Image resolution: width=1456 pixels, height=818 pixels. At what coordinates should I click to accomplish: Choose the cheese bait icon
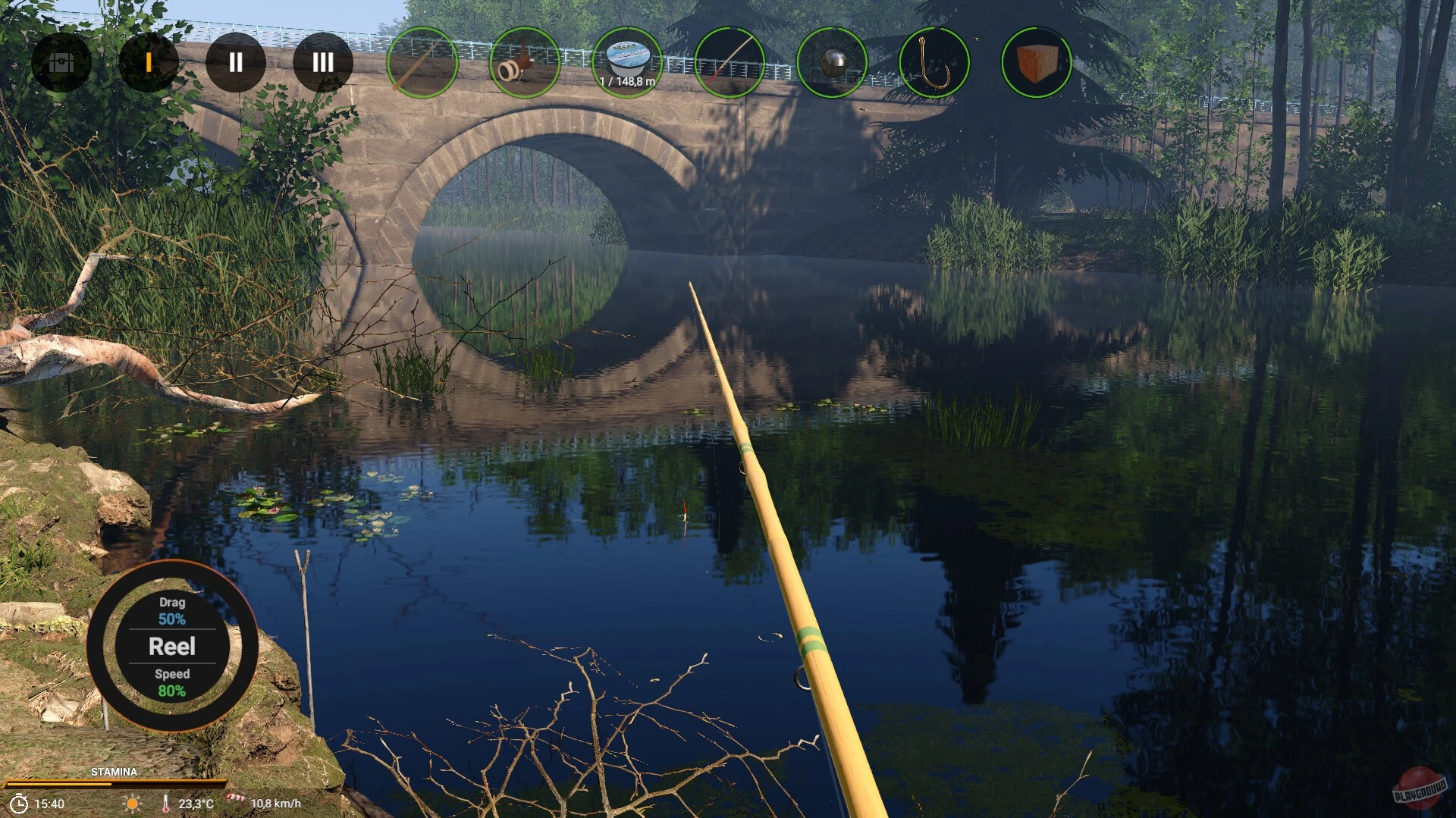[x=1037, y=64]
